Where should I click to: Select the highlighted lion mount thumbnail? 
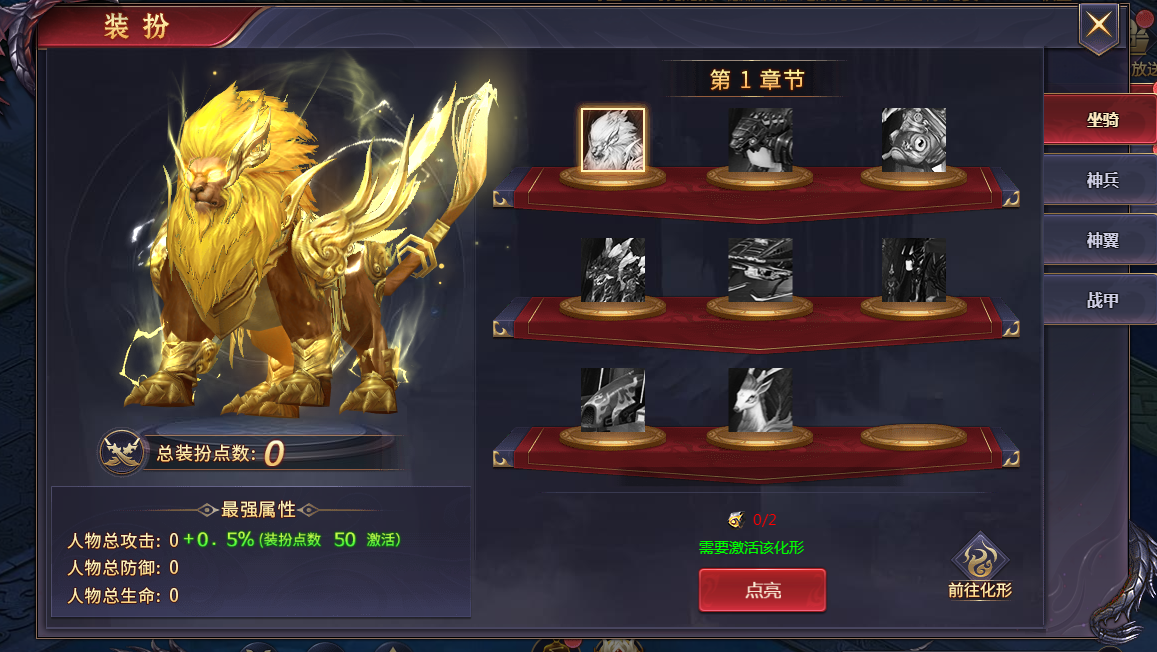pos(613,140)
